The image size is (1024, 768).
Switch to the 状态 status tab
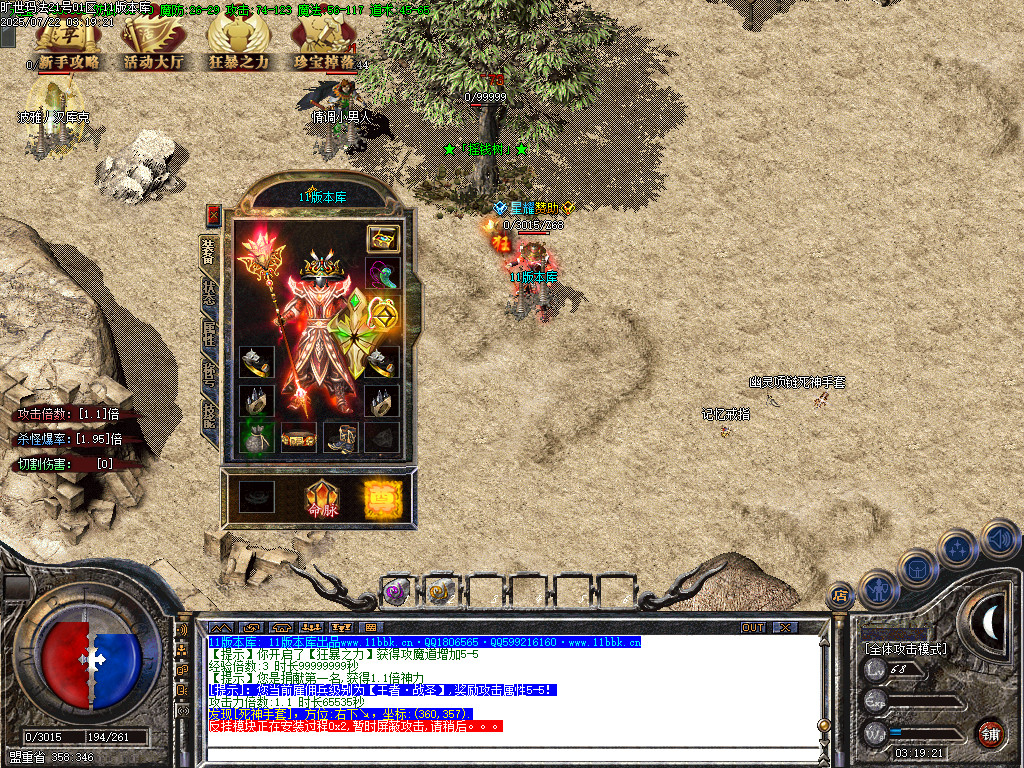click(209, 288)
